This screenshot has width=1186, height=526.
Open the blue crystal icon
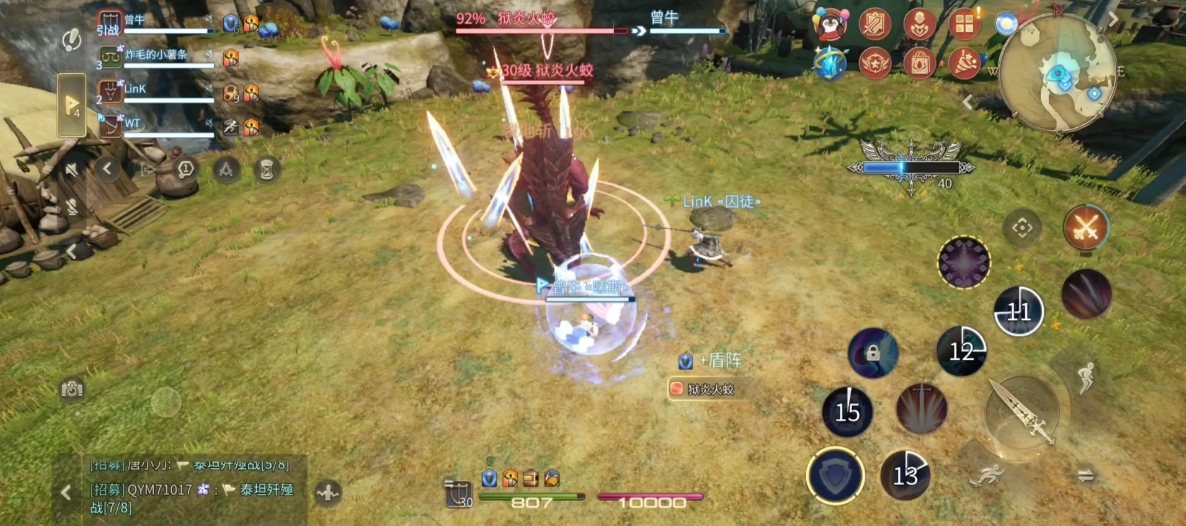[828, 63]
